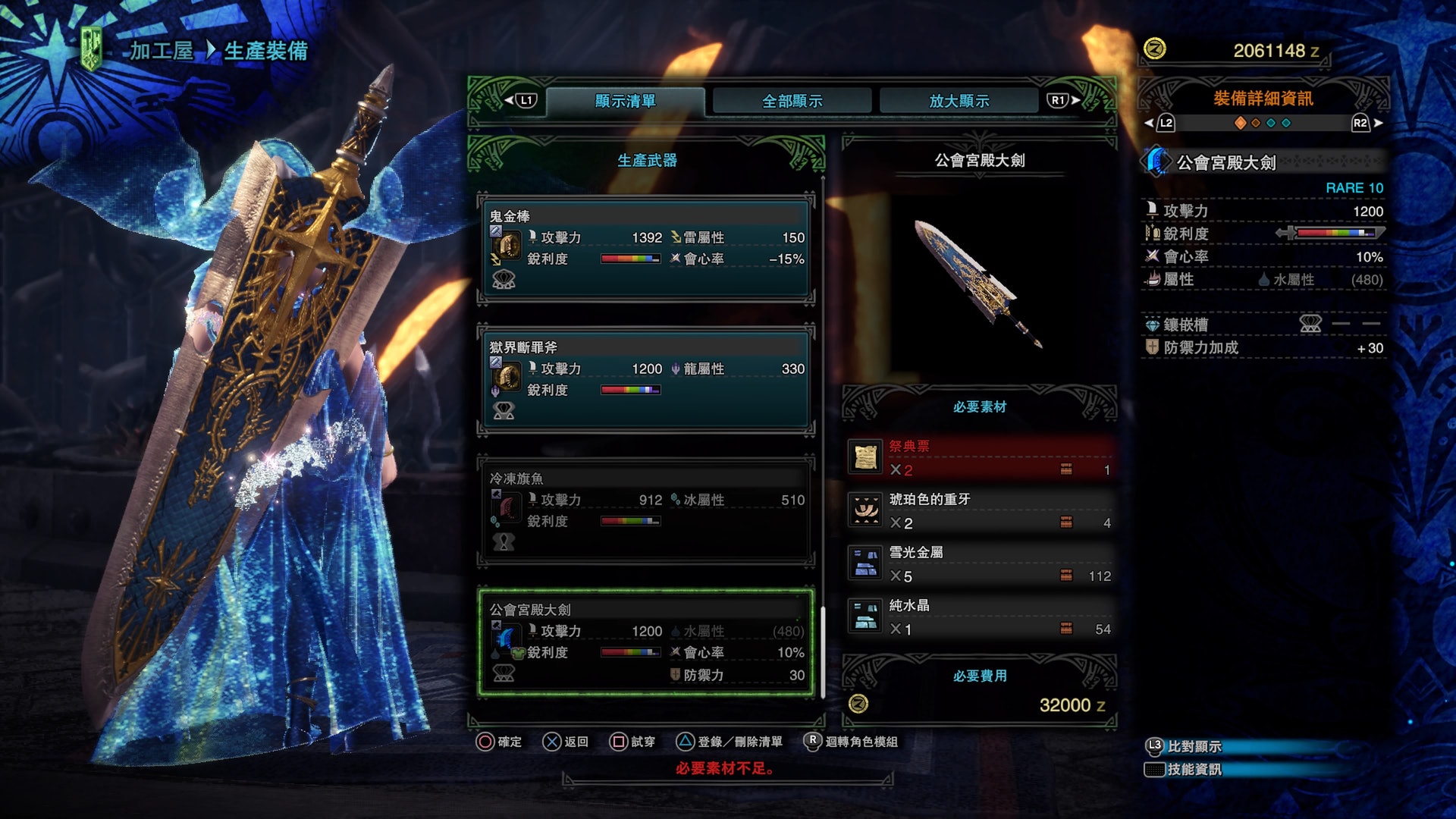Choose the 雪光金屬 material row
The height and width of the screenshot is (819, 1456).
pos(980,564)
